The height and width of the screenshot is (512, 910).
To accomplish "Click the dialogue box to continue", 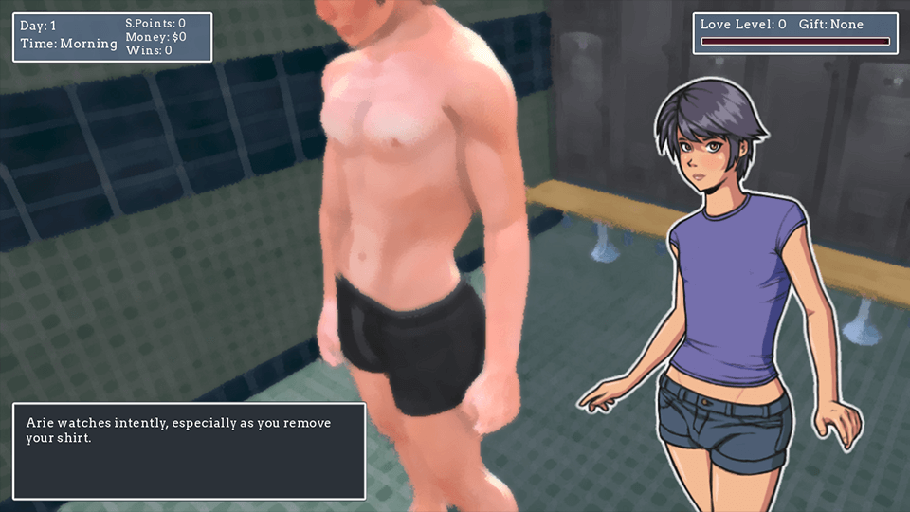I will coord(189,451).
